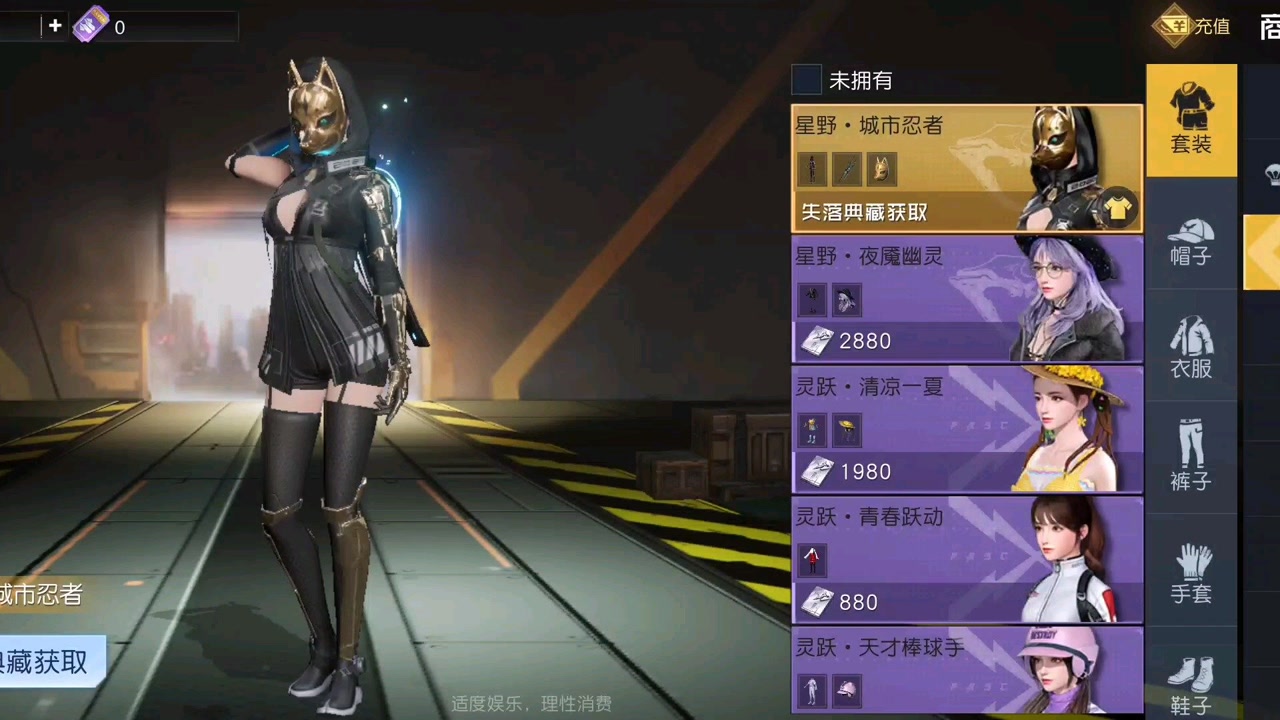Click the ticket icon next to the 2880 price
Screen dimensions: 1280x720
817,341
